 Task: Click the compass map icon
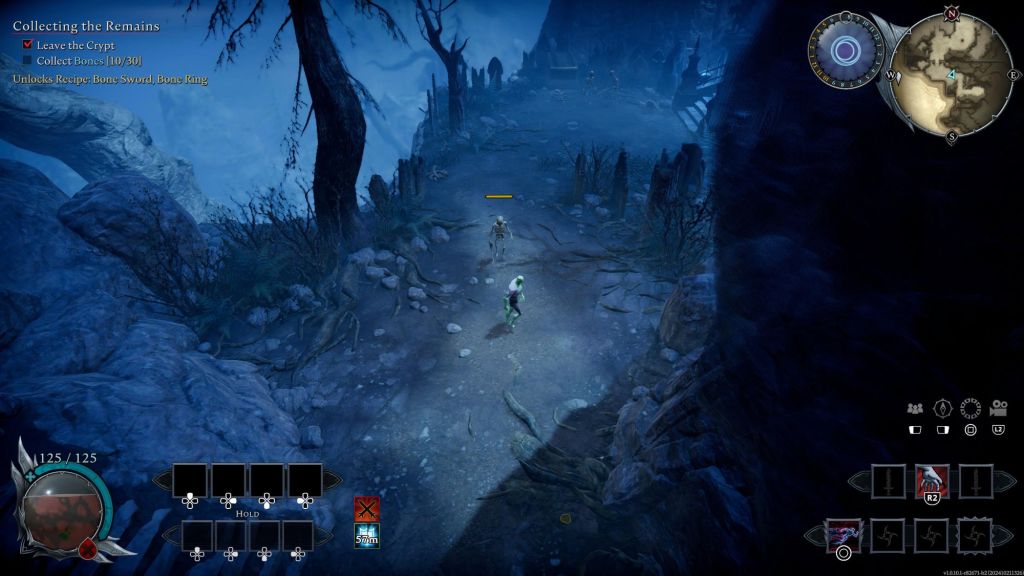click(941, 408)
